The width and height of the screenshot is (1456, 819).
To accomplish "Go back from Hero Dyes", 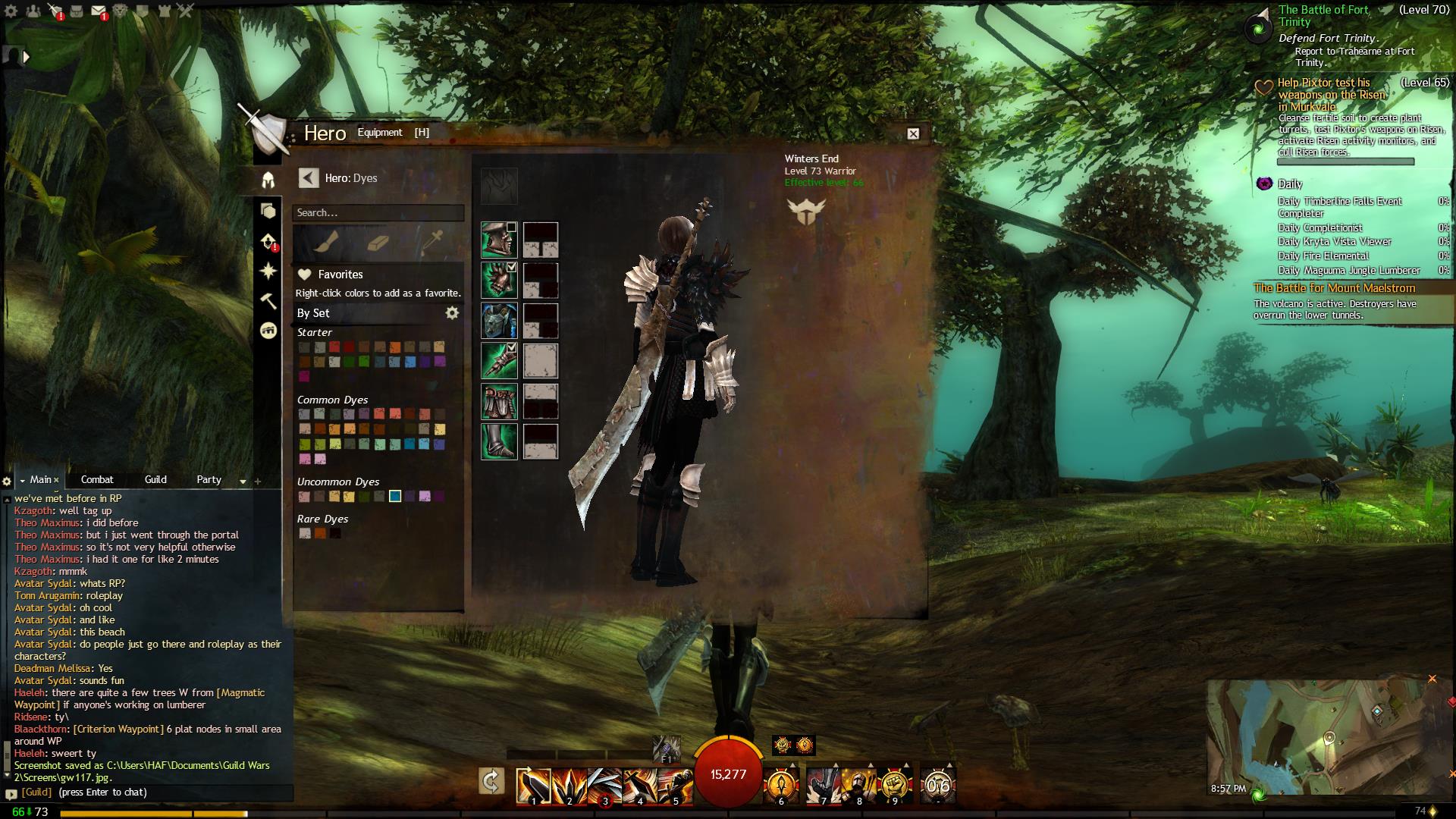I will (x=308, y=177).
